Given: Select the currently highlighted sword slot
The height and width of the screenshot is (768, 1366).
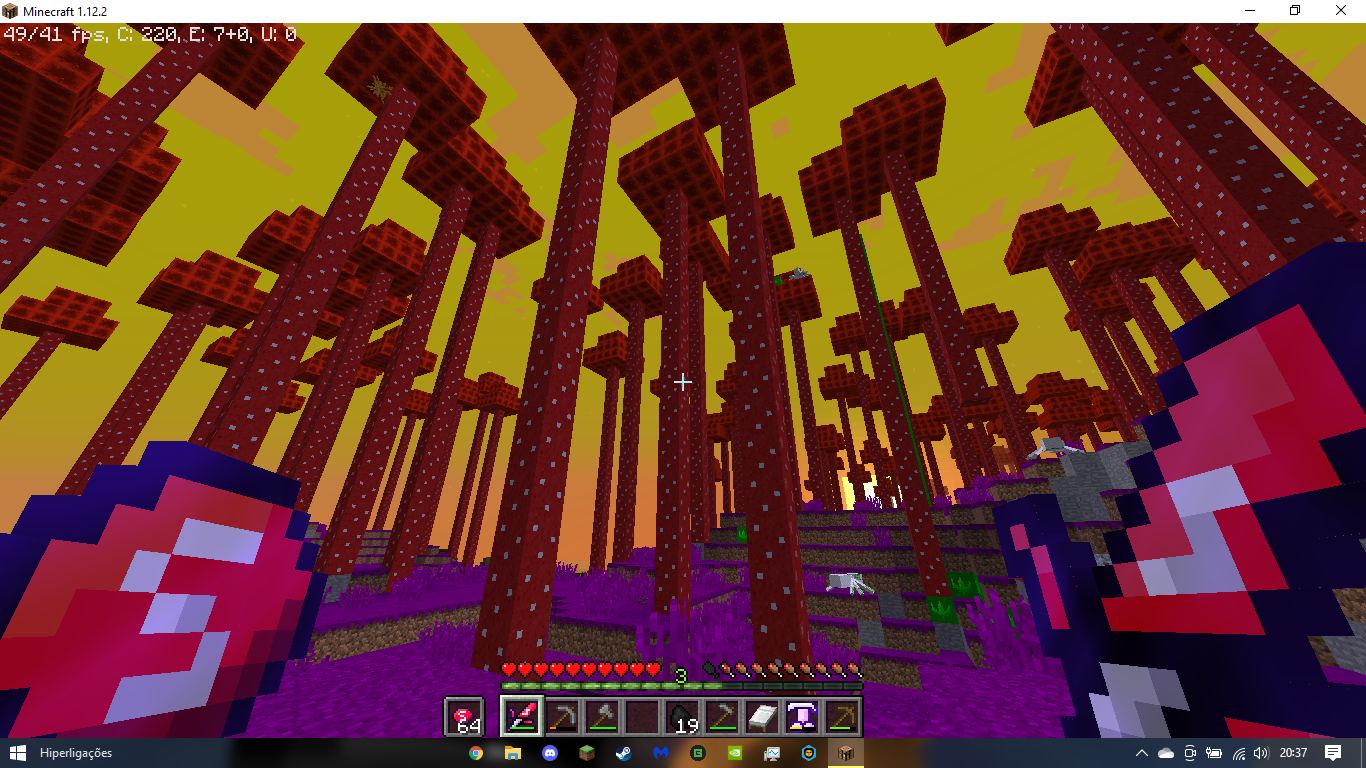Looking at the screenshot, I should (x=521, y=716).
